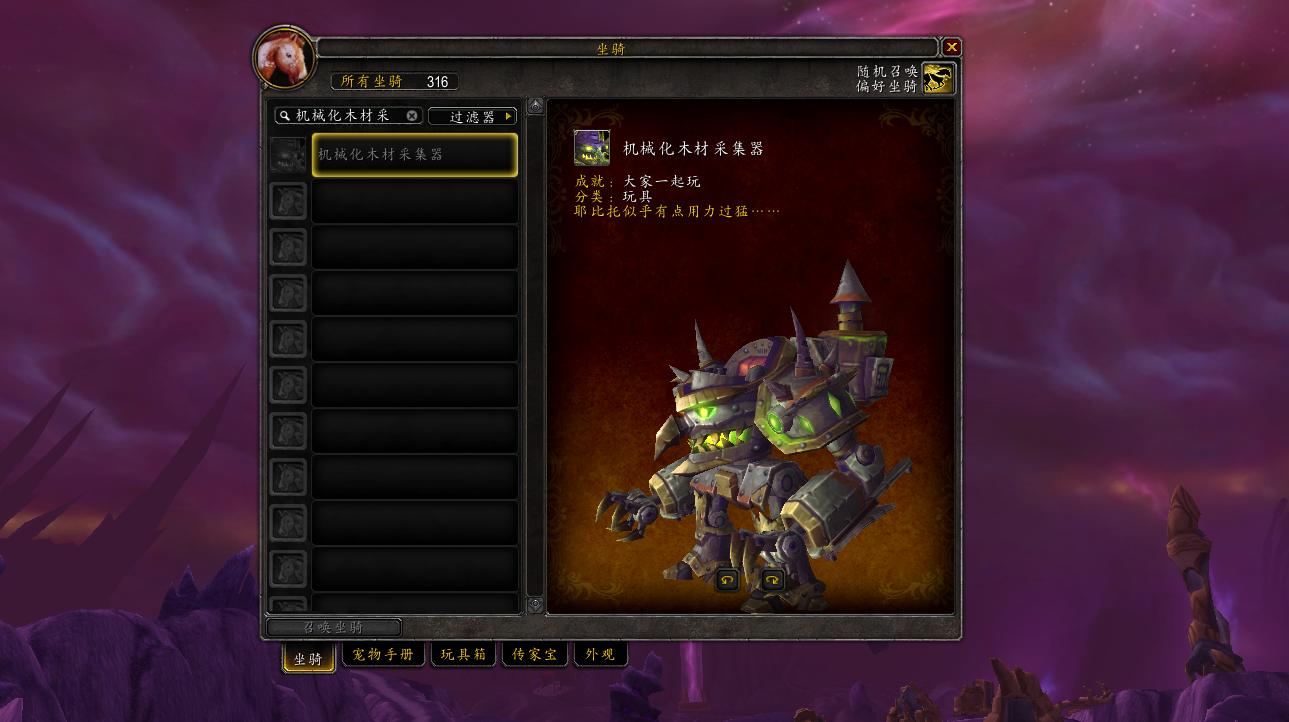Click the right rotate arrow under the mount model
Image resolution: width=1289 pixels, height=722 pixels.
pyautogui.click(x=772, y=578)
